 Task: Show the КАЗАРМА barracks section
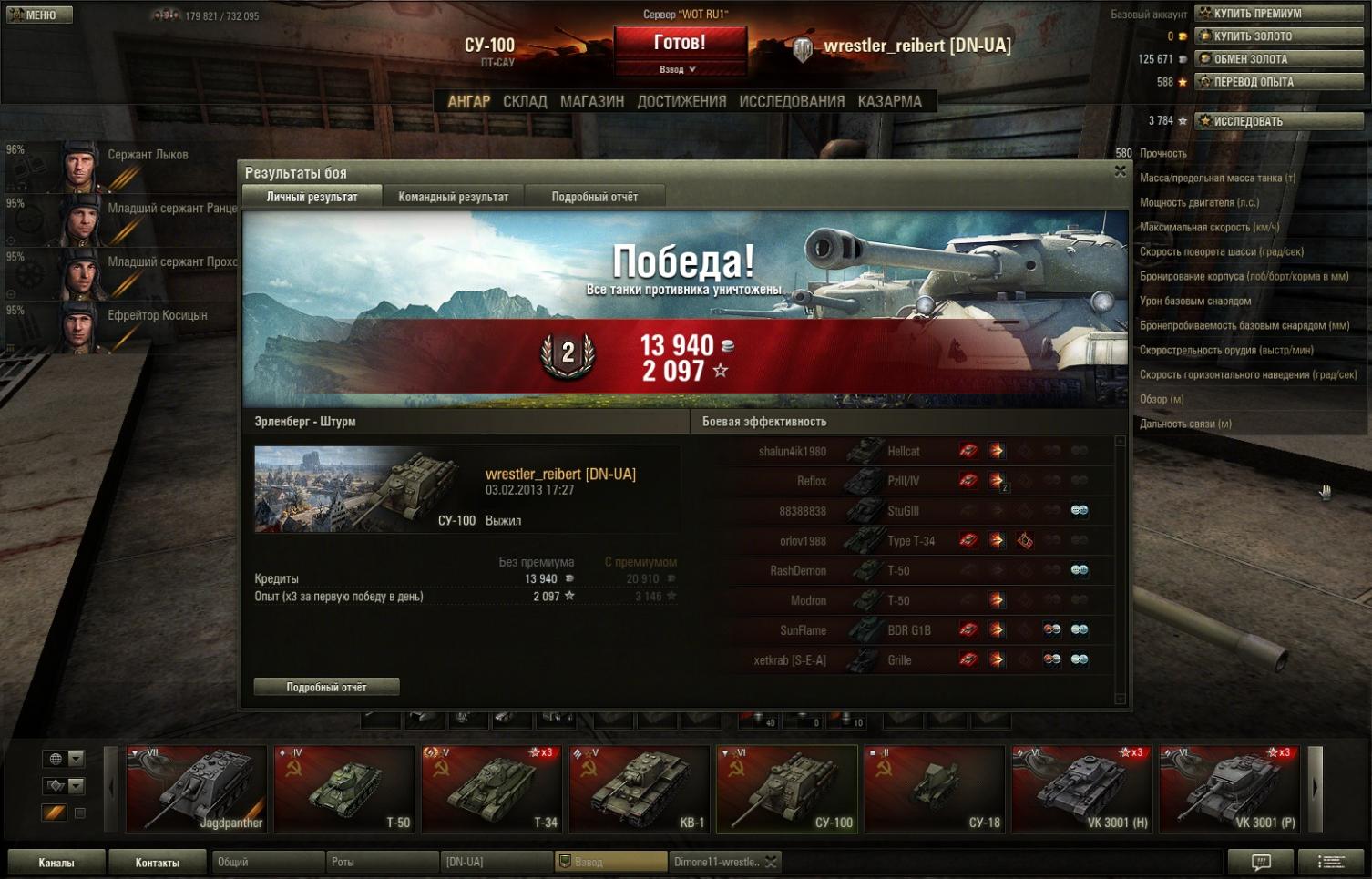click(889, 101)
